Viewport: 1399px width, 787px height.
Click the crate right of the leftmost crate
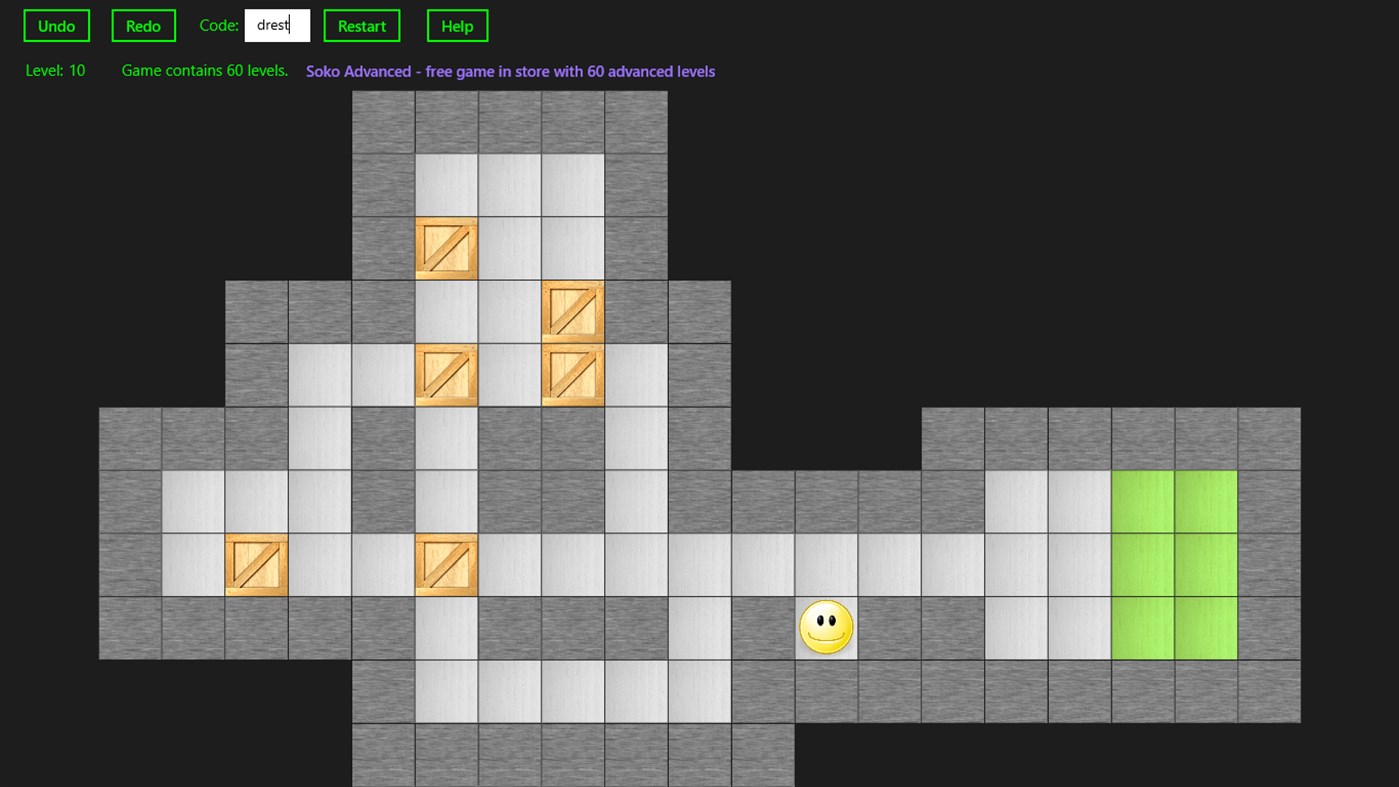coord(446,564)
